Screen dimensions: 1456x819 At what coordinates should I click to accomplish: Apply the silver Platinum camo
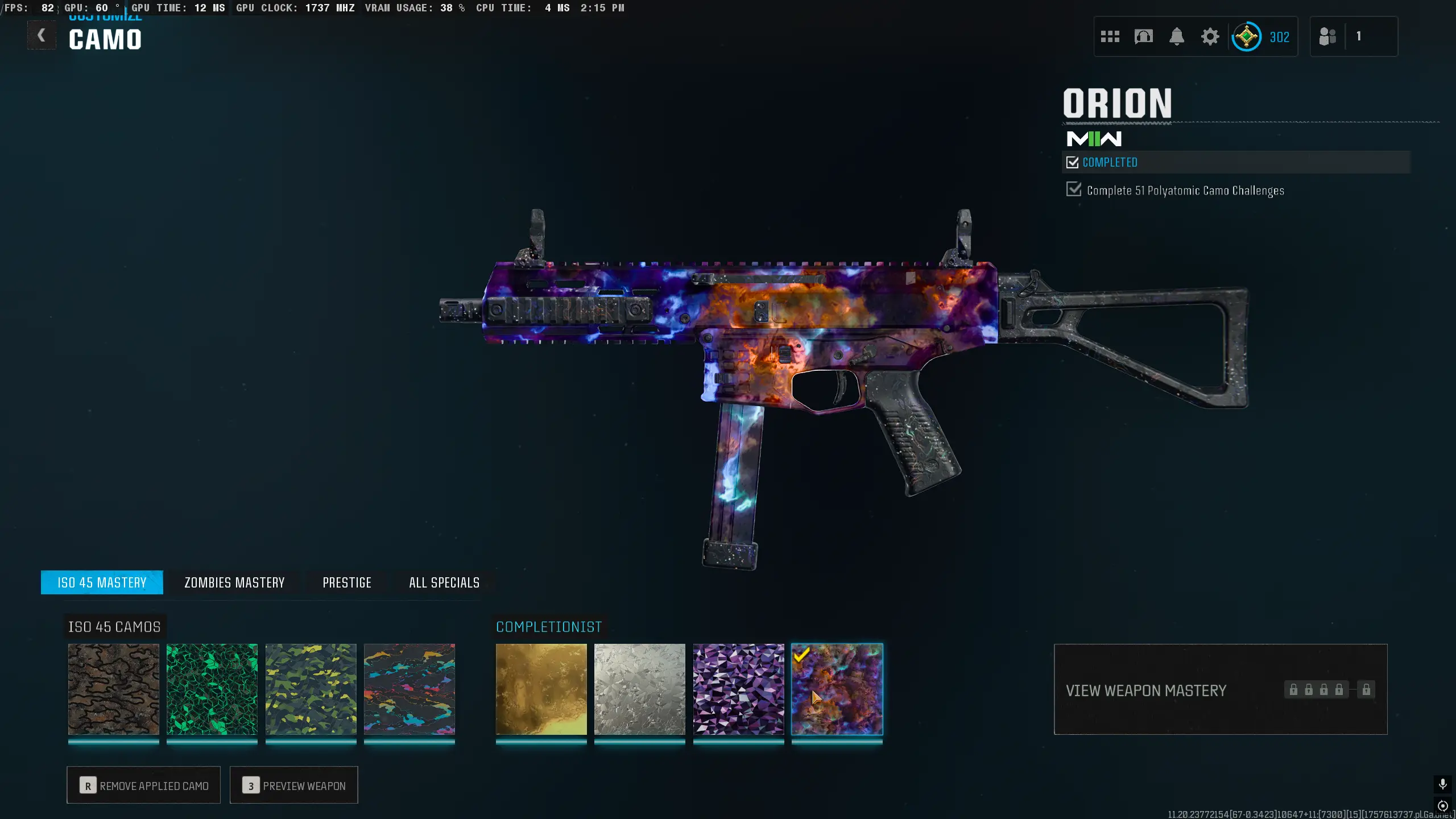[640, 689]
